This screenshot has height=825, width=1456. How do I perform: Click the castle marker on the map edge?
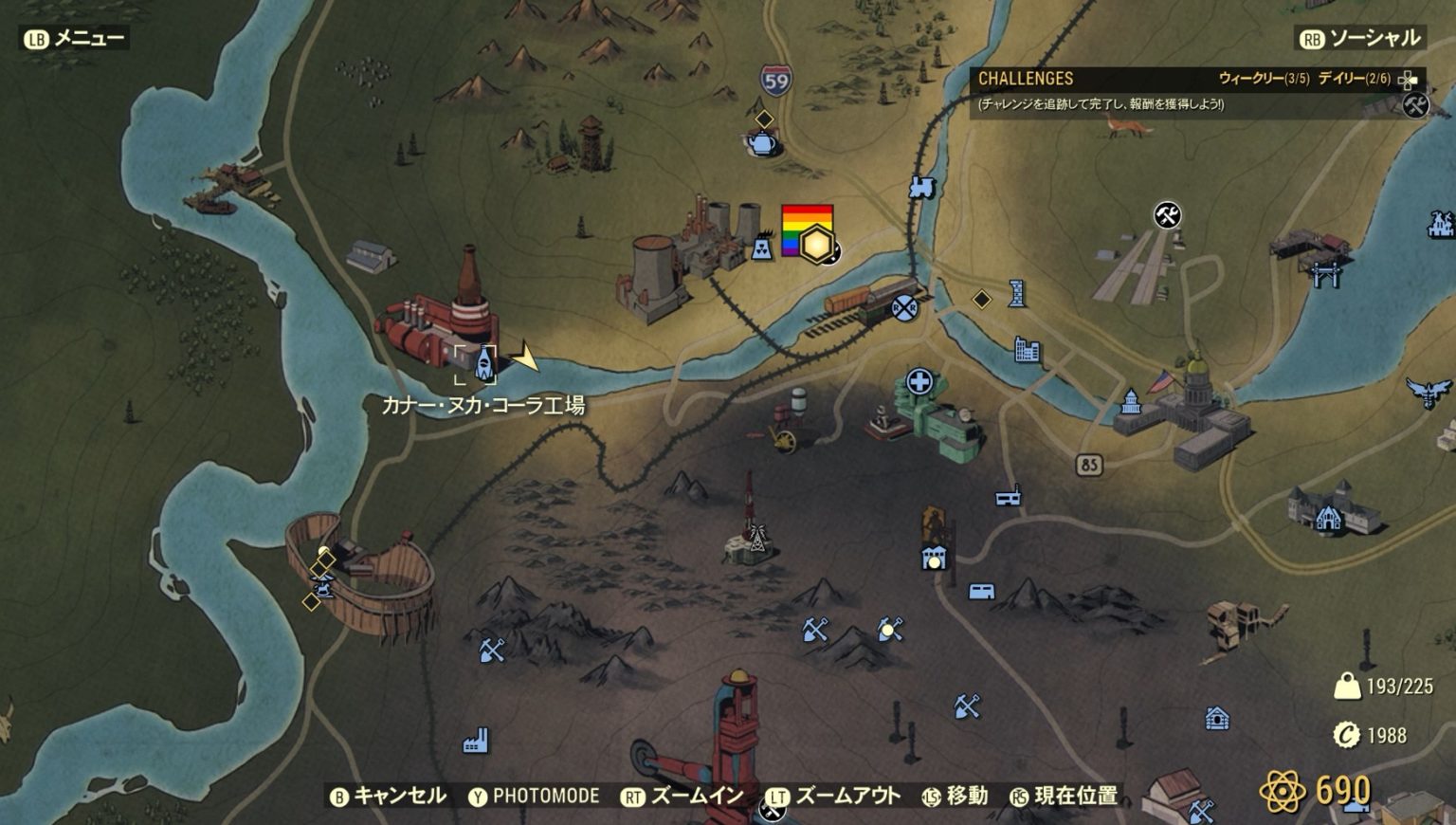point(1441,225)
